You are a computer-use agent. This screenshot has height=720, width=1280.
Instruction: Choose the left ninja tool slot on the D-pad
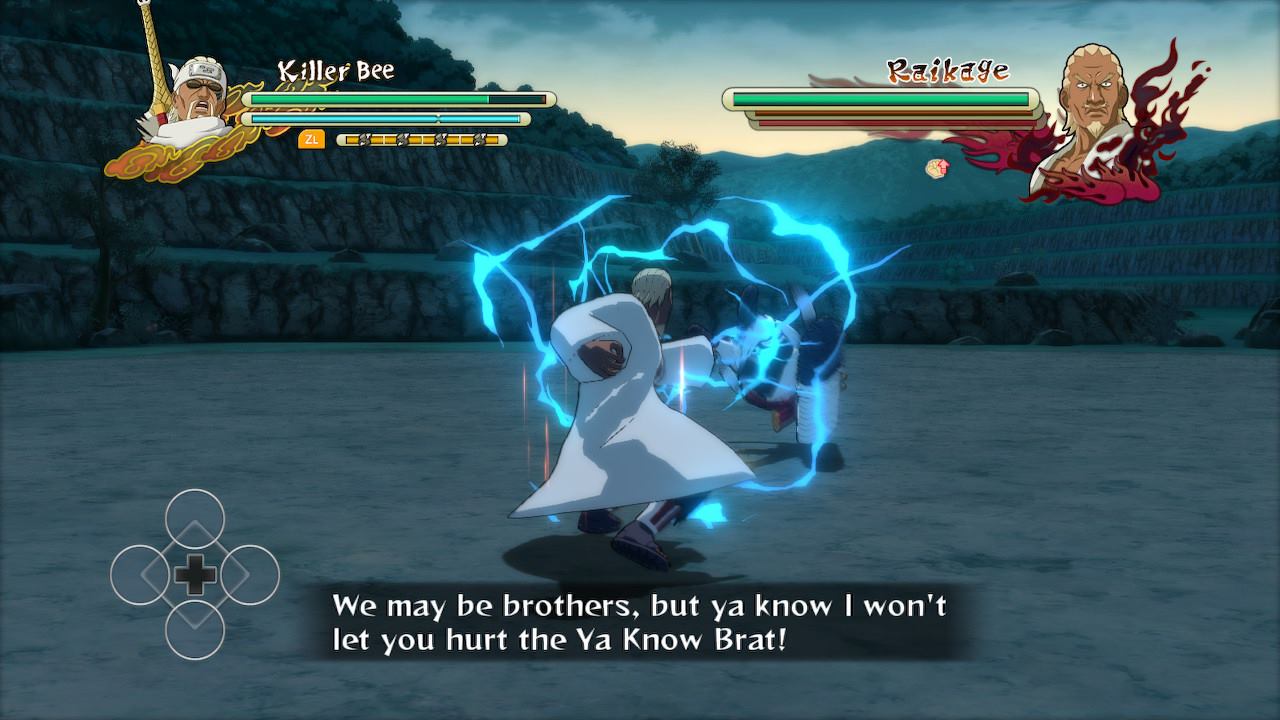[x=140, y=575]
